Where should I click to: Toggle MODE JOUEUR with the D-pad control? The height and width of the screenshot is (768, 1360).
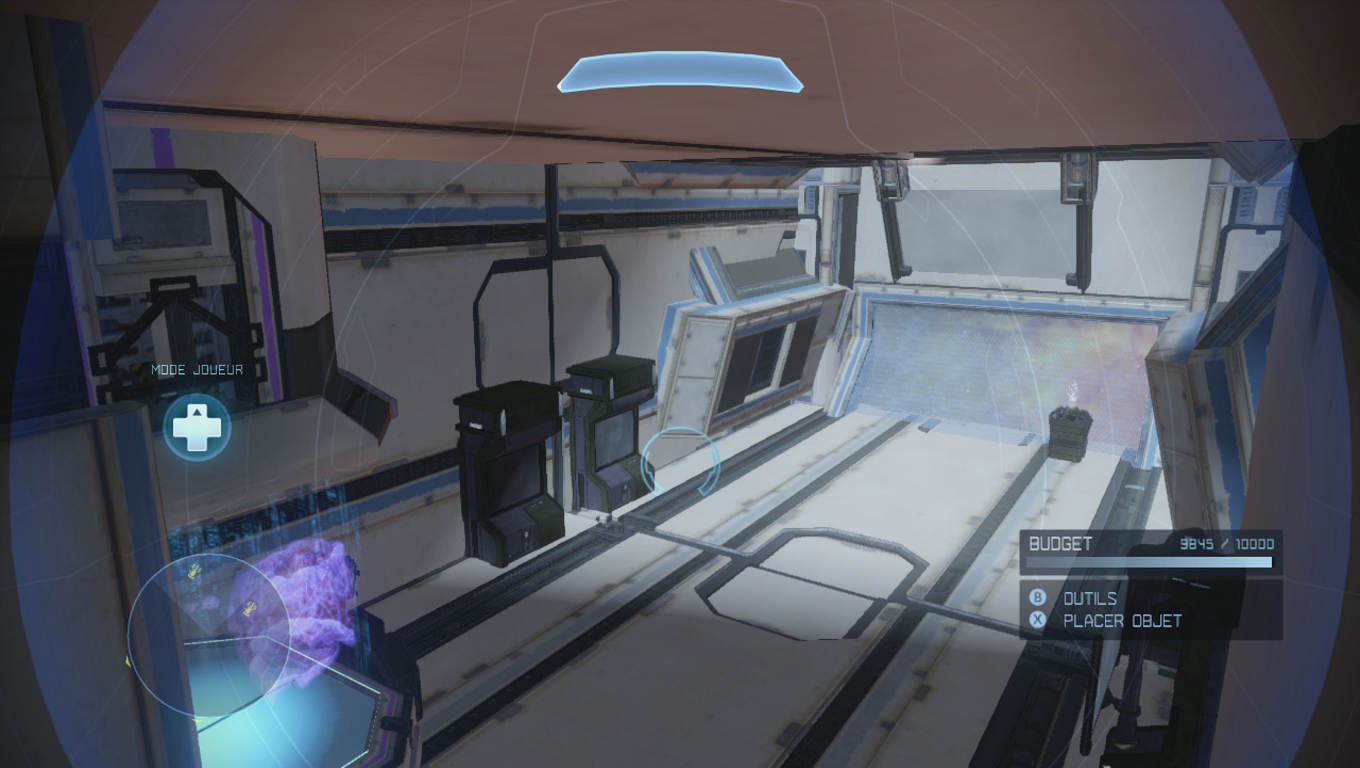click(198, 427)
